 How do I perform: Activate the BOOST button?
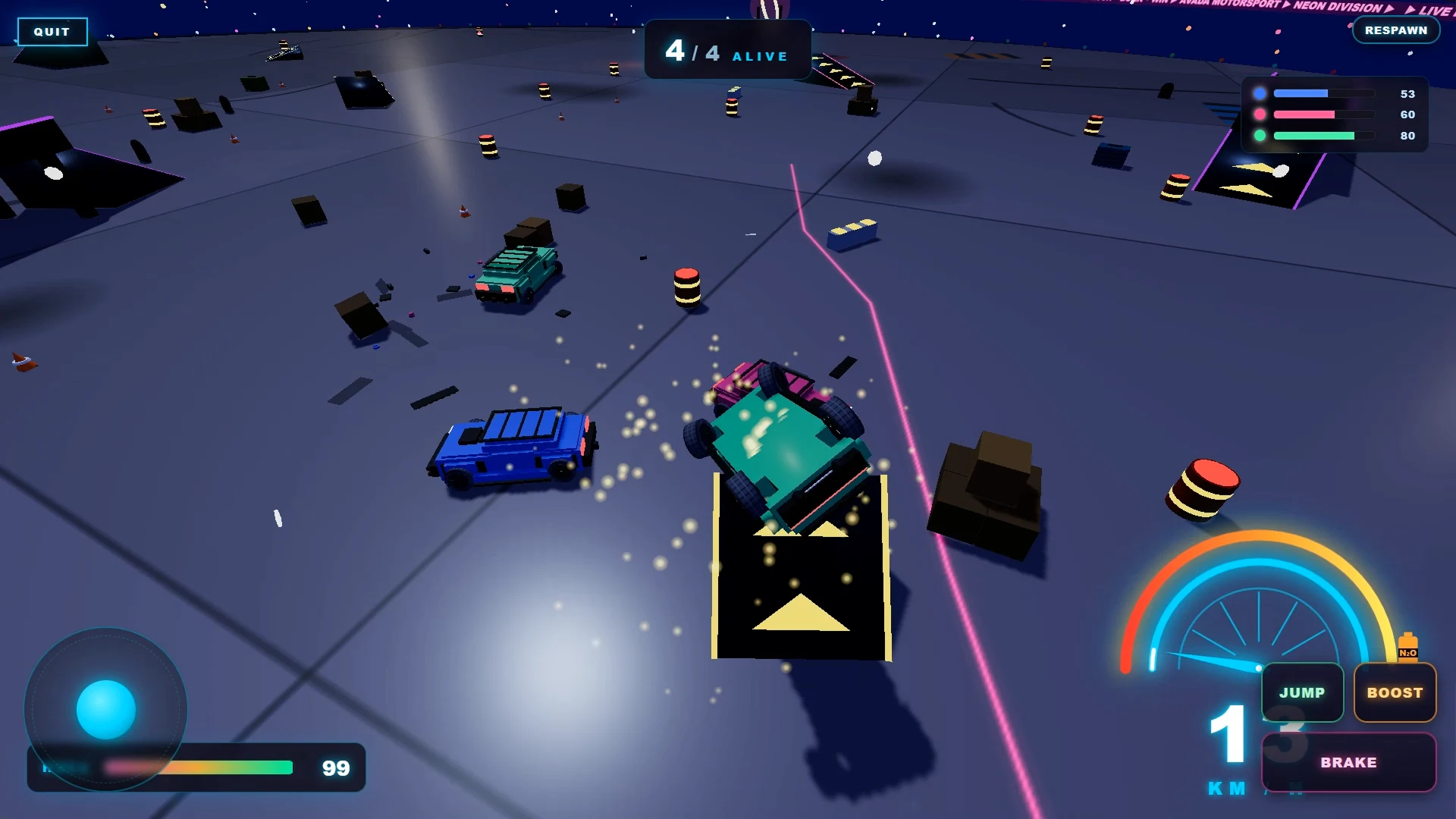[x=1395, y=692]
